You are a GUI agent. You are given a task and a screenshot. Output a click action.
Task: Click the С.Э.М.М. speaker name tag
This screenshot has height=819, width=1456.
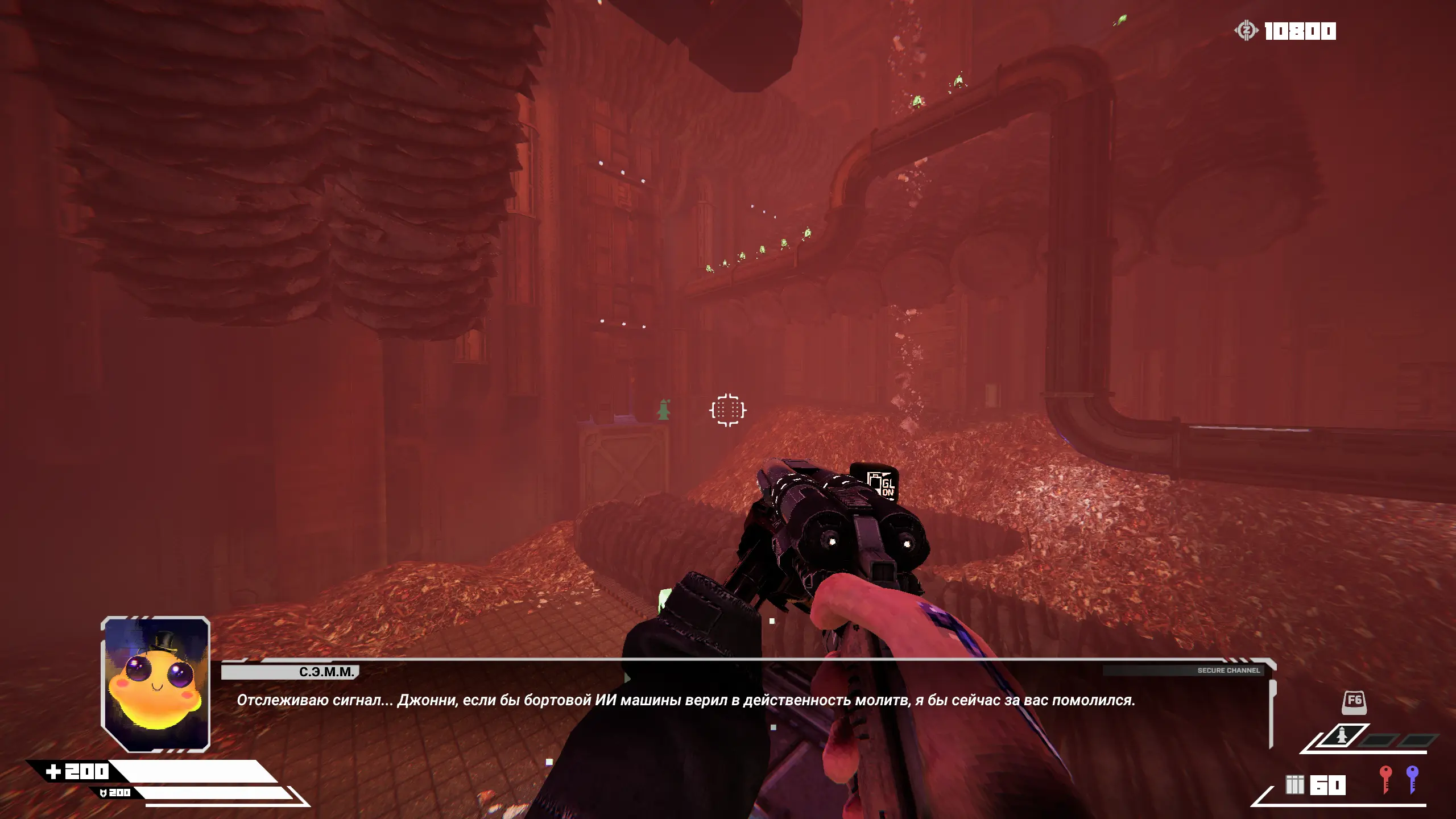(326, 672)
